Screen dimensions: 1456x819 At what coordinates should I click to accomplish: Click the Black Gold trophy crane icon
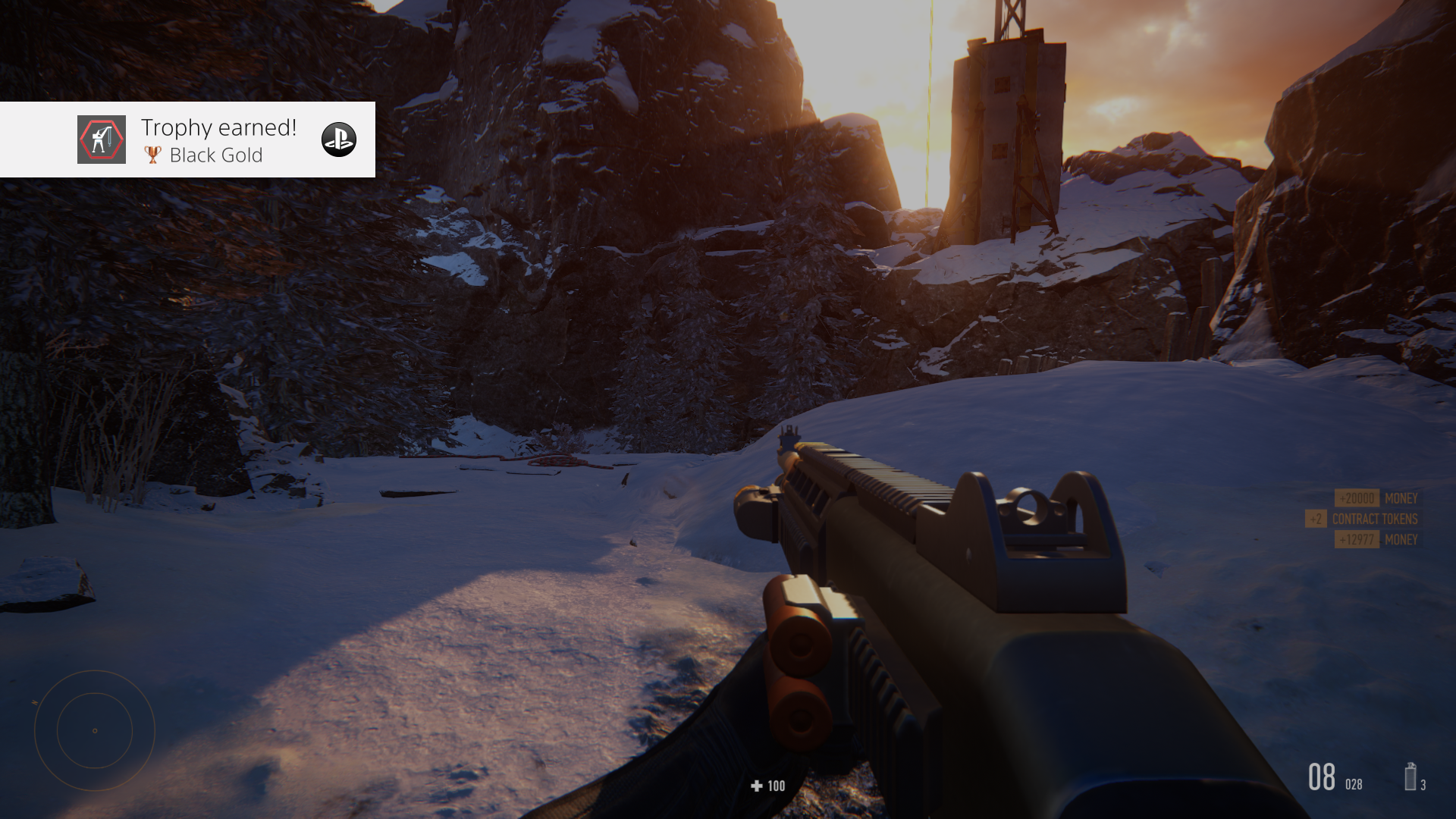(102, 140)
